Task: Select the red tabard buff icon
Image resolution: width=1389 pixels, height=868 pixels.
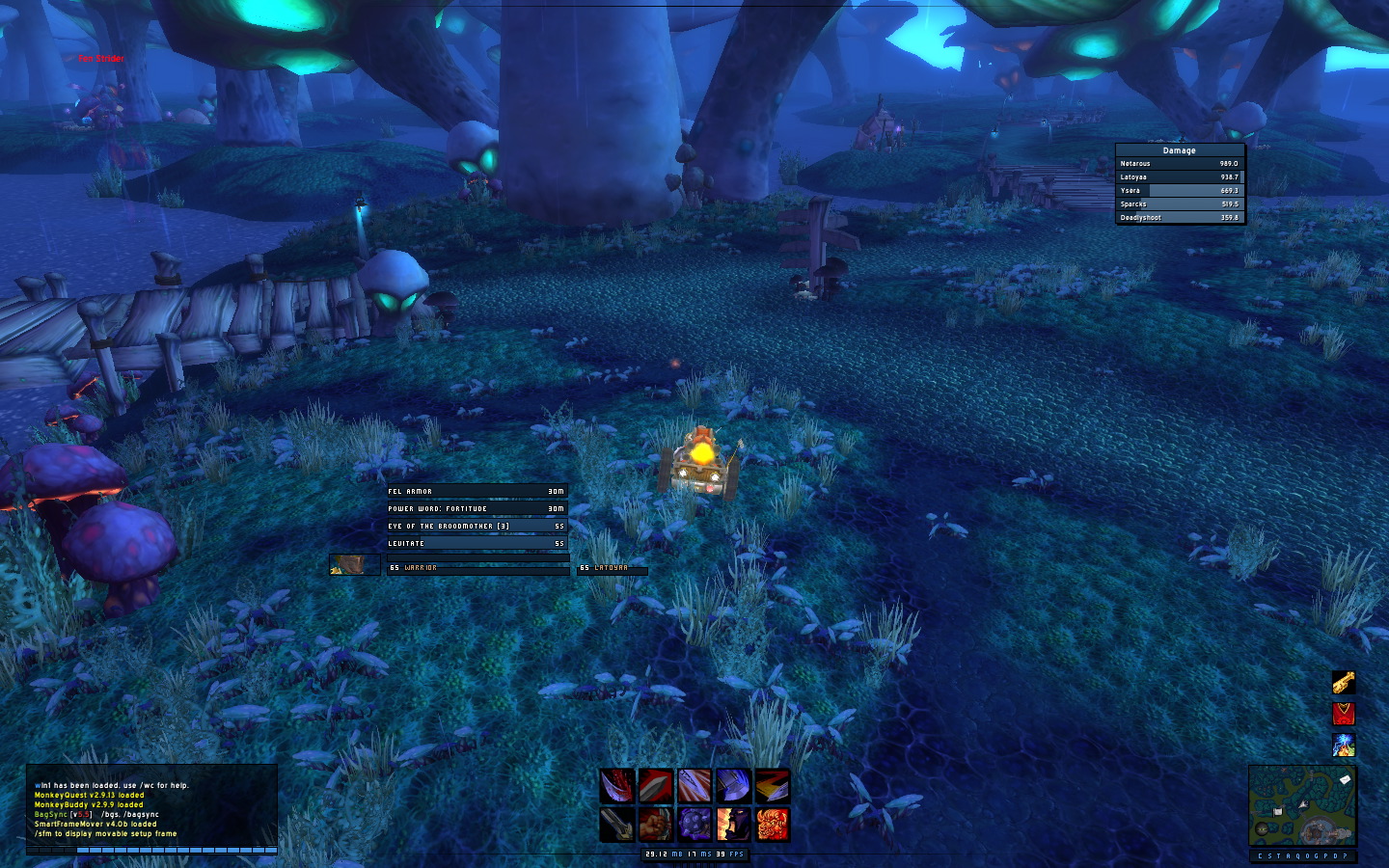Action: [1344, 714]
